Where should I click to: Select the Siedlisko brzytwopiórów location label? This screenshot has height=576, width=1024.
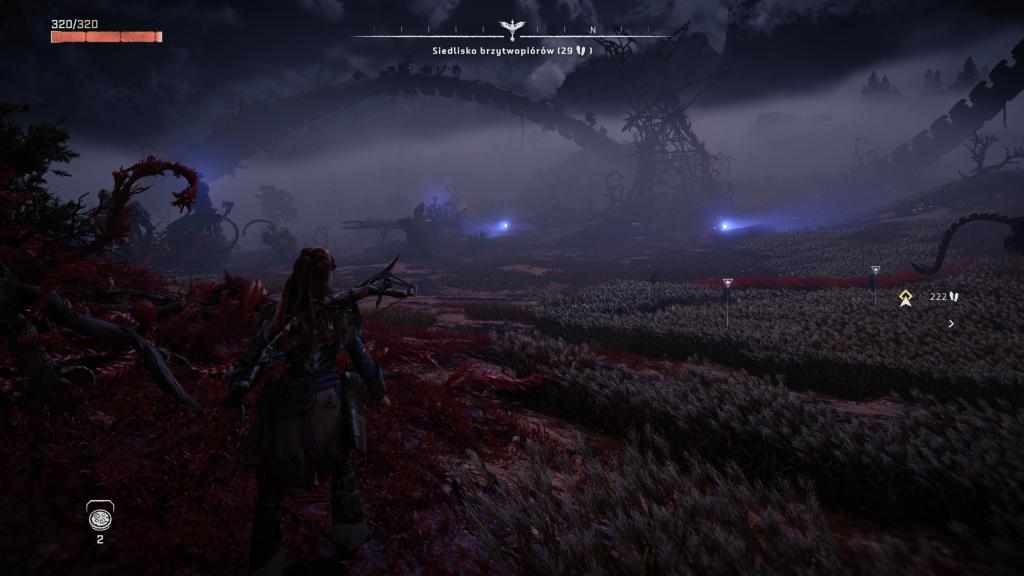tap(512, 50)
